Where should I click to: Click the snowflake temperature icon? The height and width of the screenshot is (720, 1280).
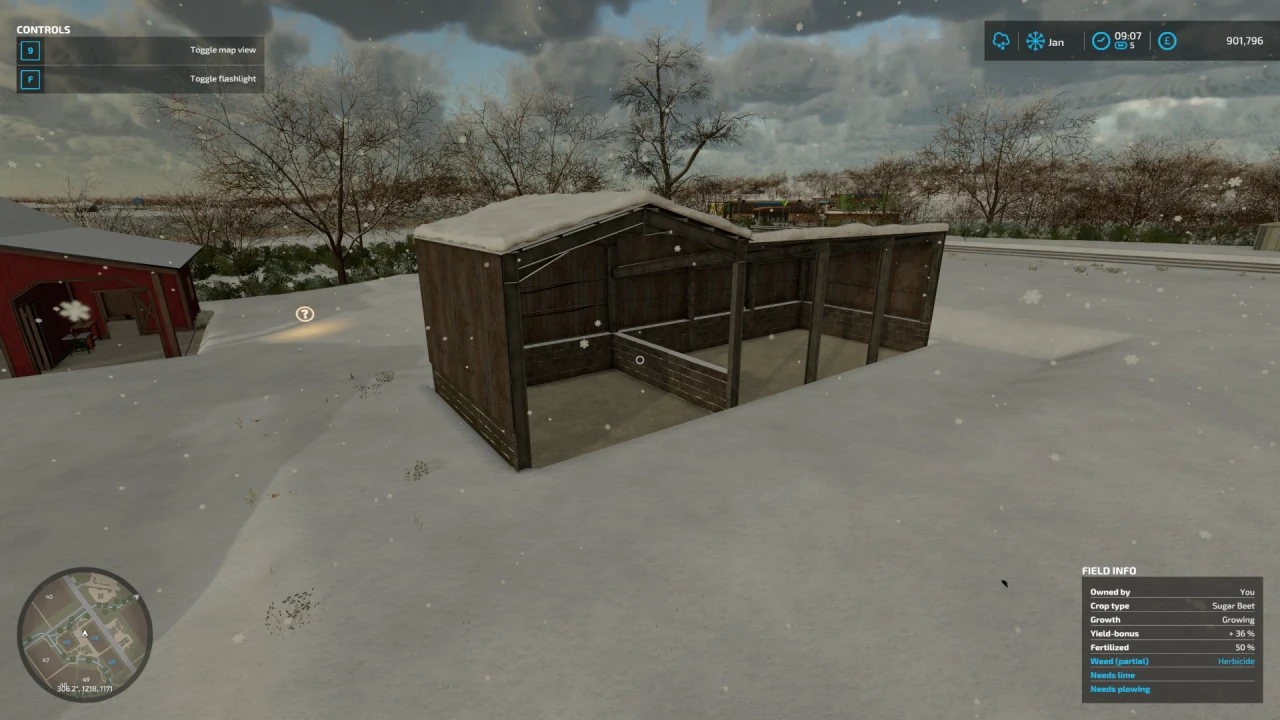pyautogui.click(x=1035, y=41)
